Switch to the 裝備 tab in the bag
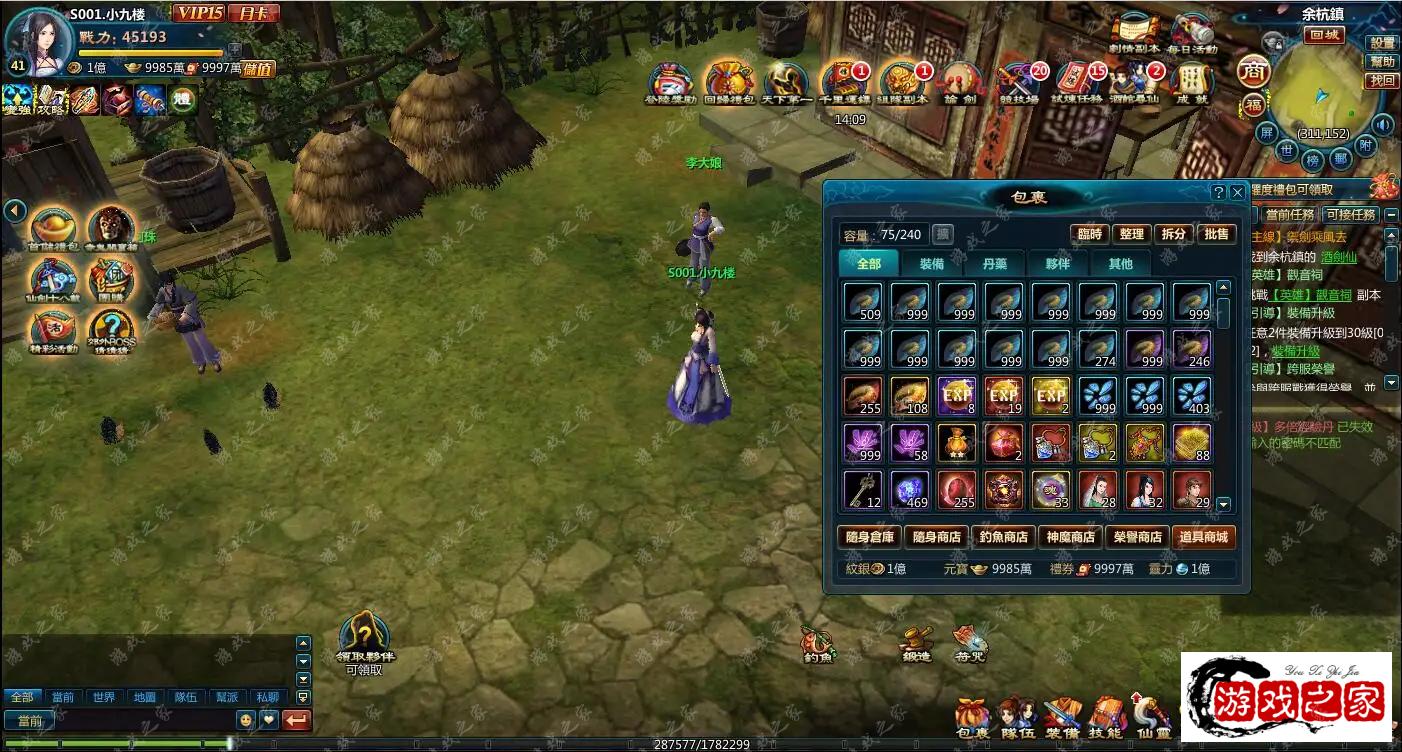This screenshot has height=752, width=1402. [931, 264]
